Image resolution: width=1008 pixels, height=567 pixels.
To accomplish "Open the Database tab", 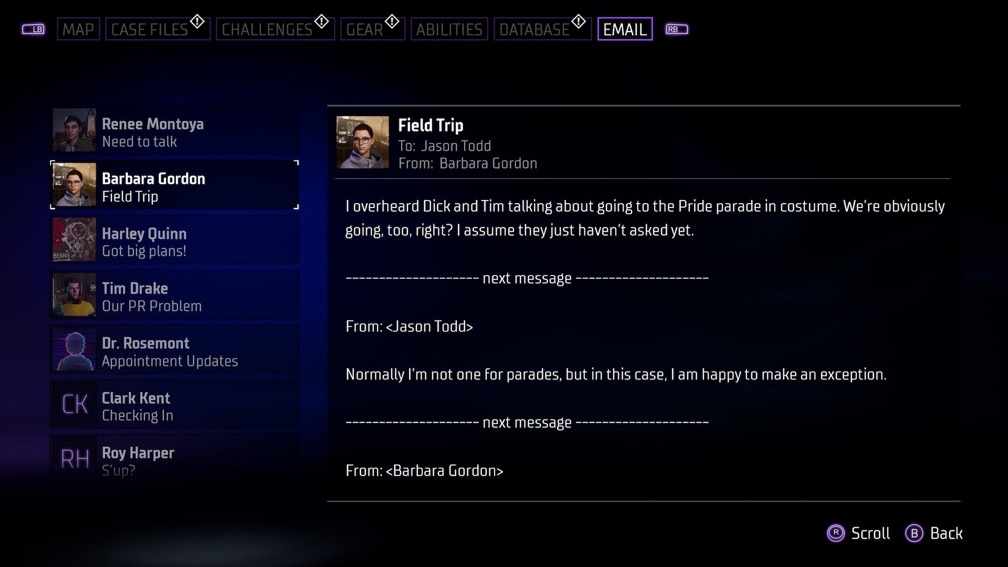I will point(534,29).
